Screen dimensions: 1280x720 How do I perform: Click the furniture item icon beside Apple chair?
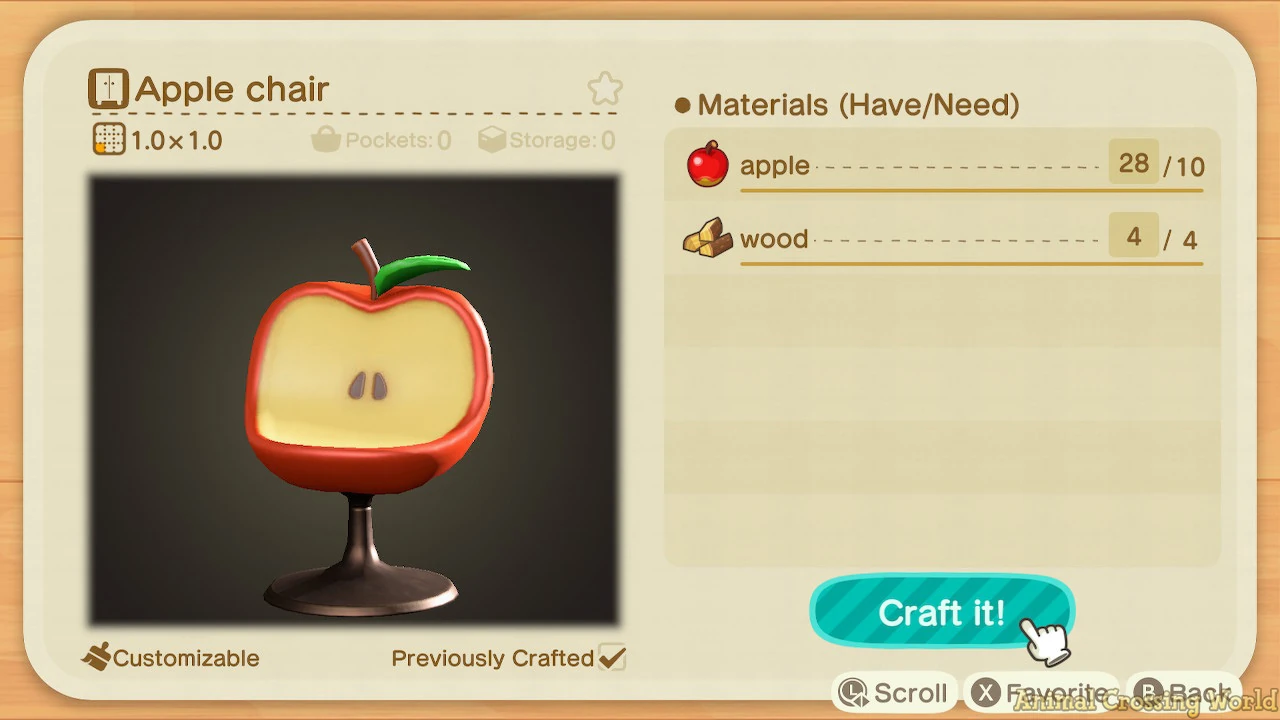pyautogui.click(x=107, y=88)
